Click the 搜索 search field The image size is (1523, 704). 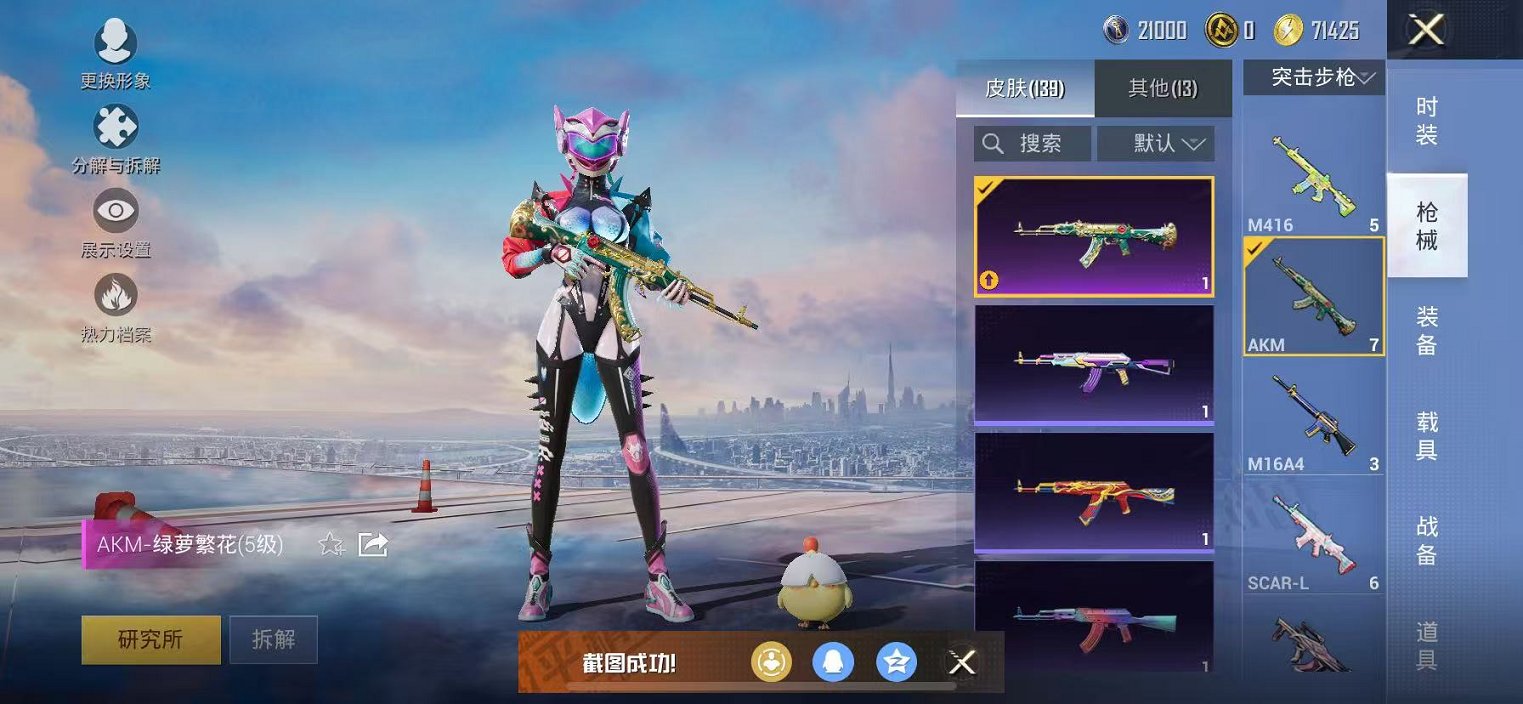point(1032,144)
